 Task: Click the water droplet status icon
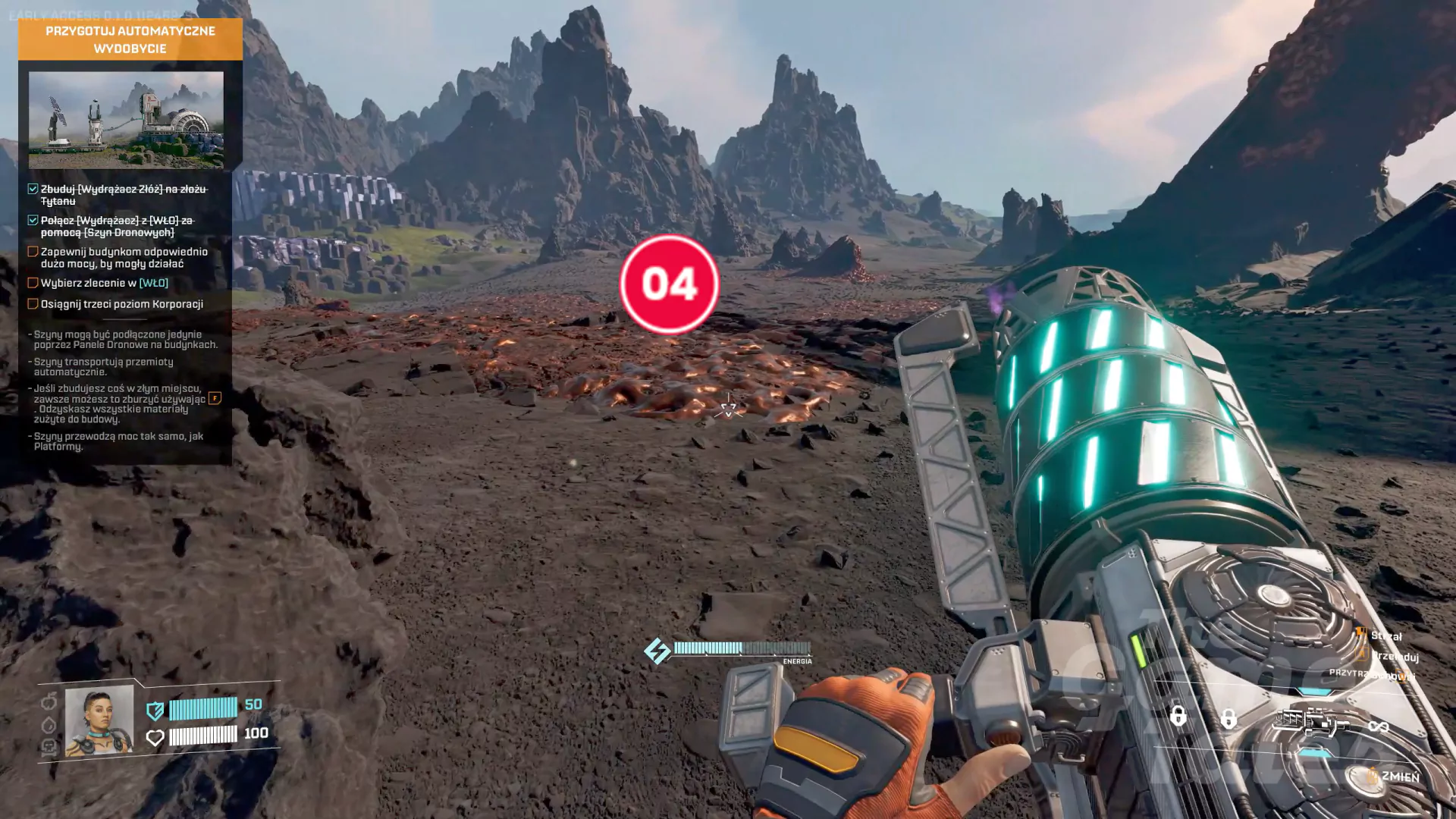pyautogui.click(x=49, y=725)
